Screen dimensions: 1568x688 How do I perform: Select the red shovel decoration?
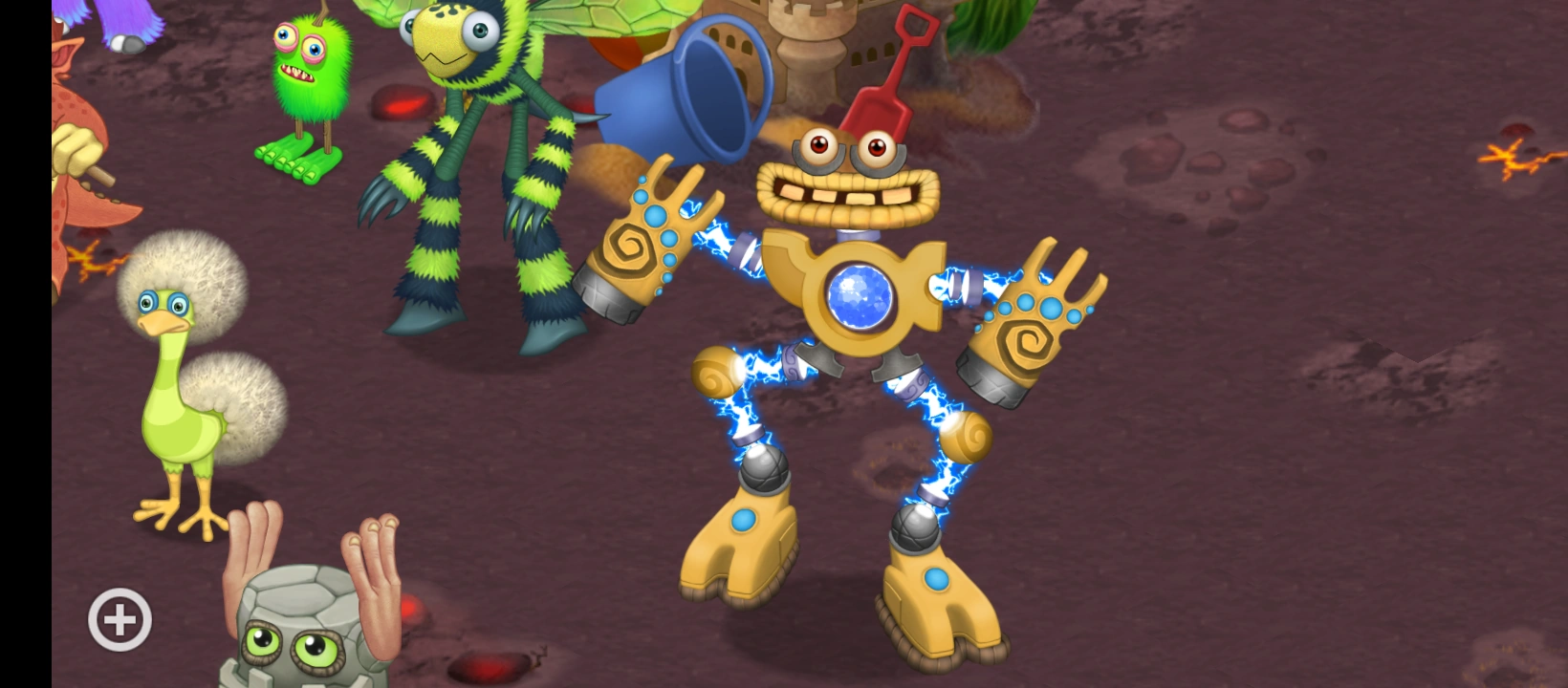click(894, 67)
